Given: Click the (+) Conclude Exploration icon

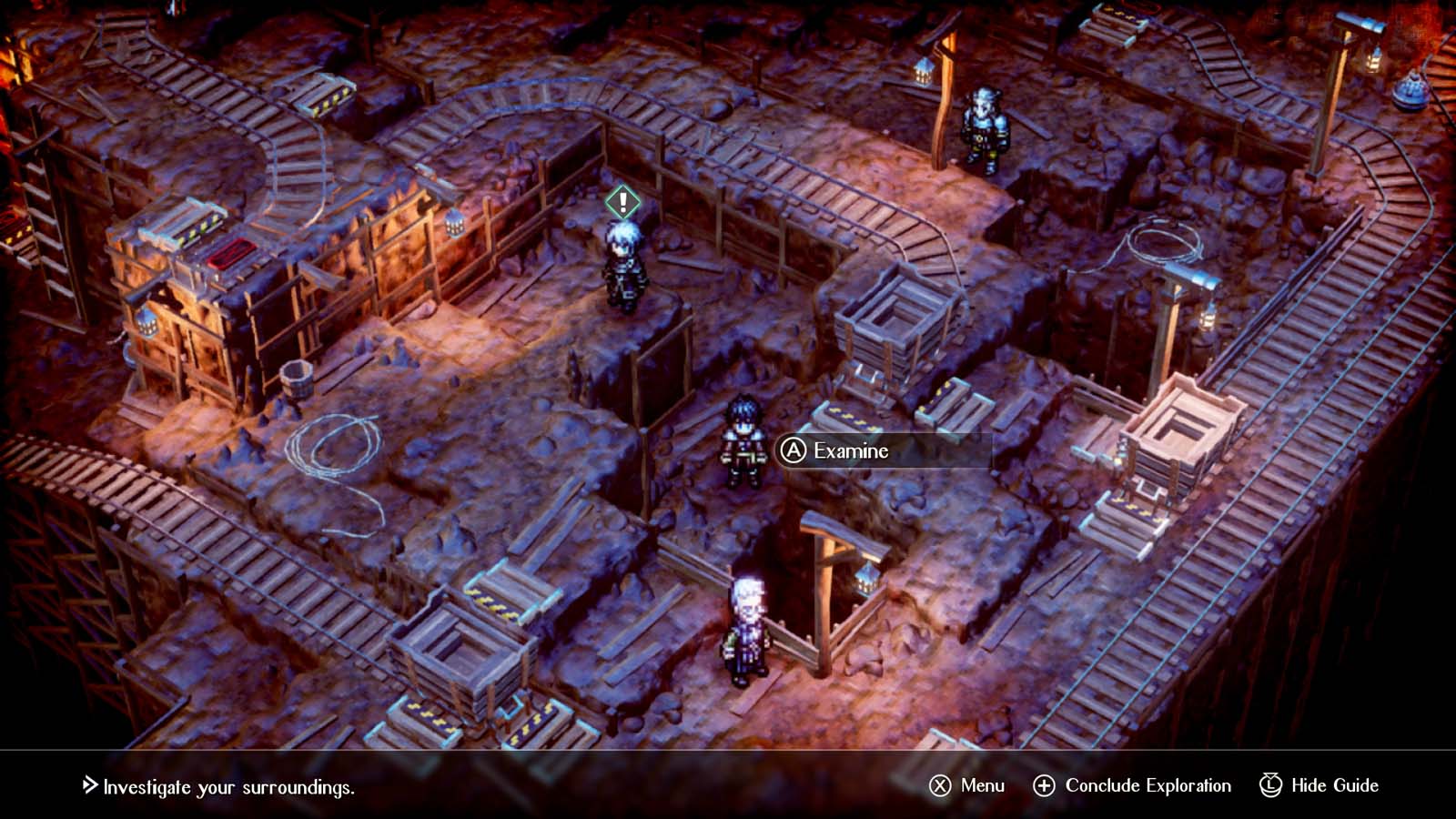Looking at the screenshot, I should pyautogui.click(x=1045, y=784).
